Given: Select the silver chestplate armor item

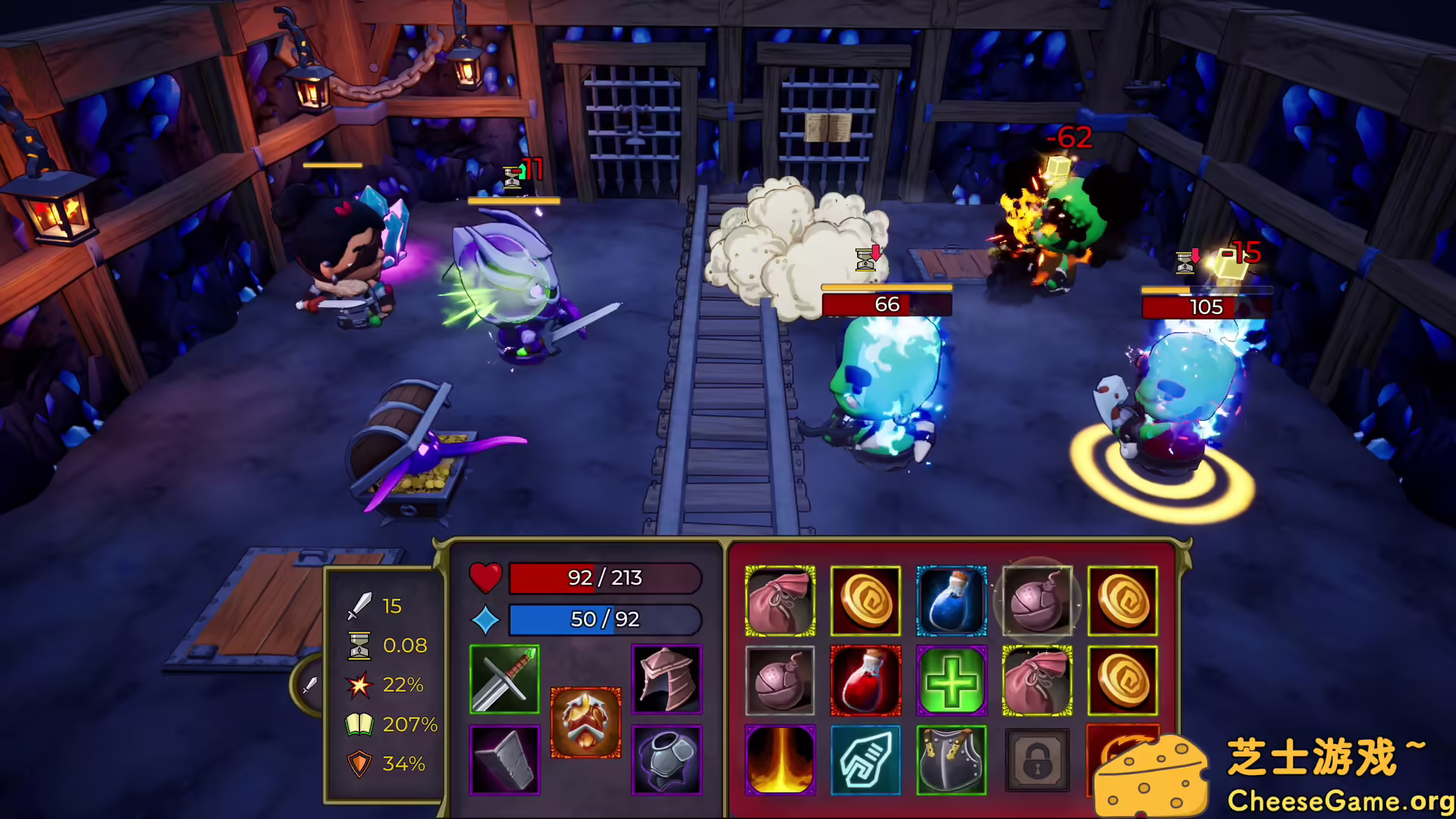Looking at the screenshot, I should pyautogui.click(x=951, y=760).
